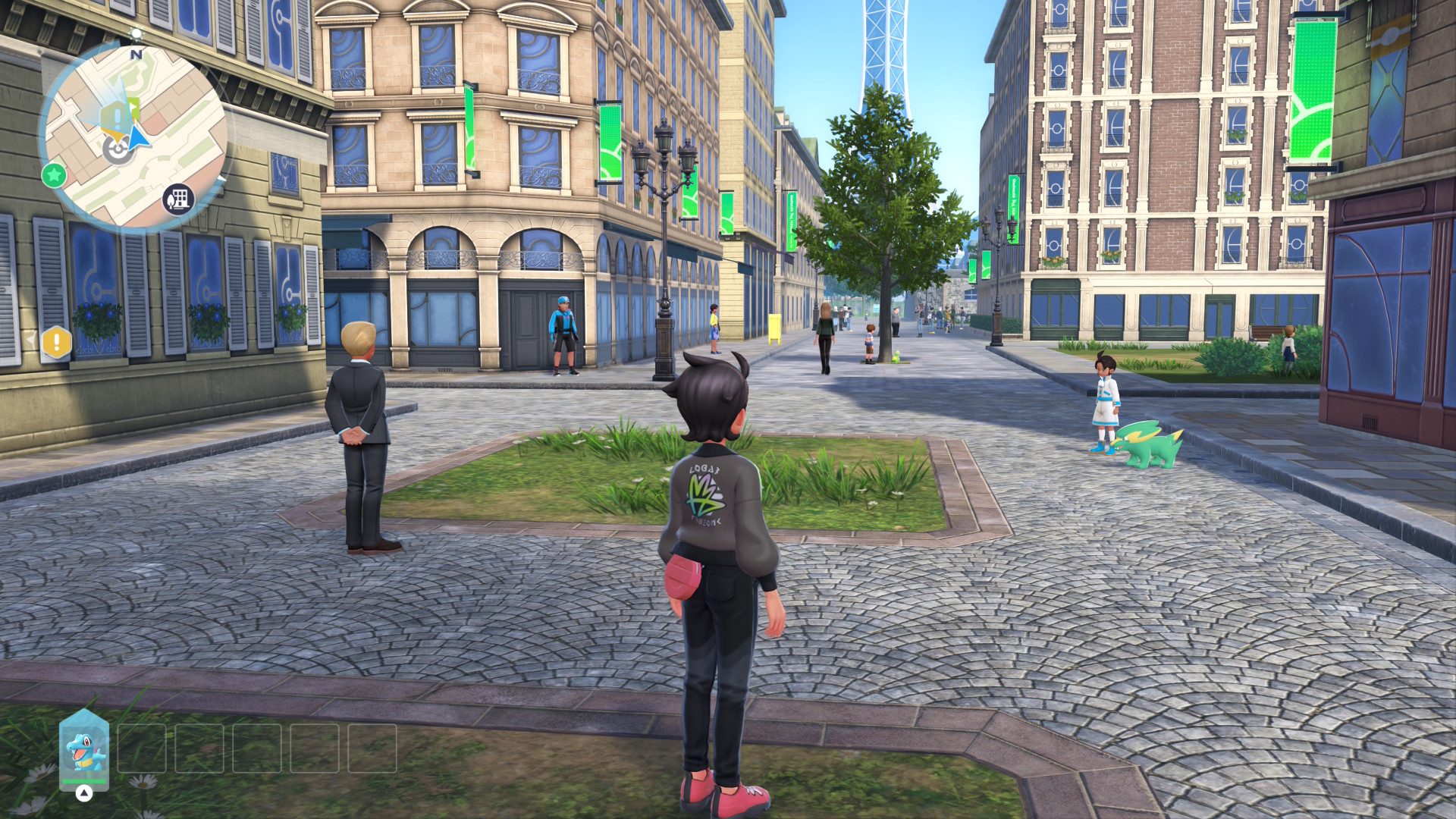Expand the first empty party slot
The image size is (1456, 819).
coord(143,746)
